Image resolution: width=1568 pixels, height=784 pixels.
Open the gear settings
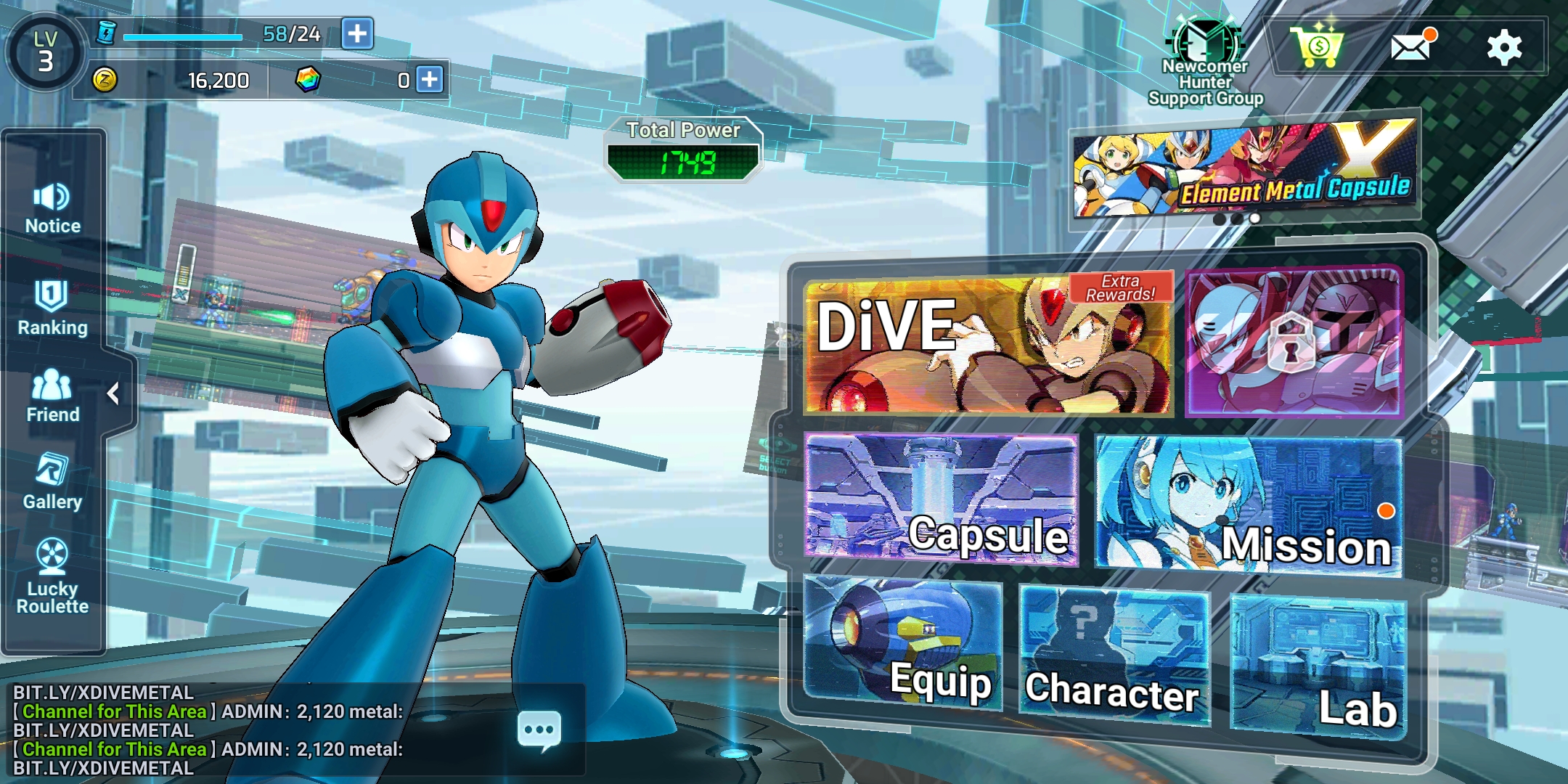pos(1504,48)
